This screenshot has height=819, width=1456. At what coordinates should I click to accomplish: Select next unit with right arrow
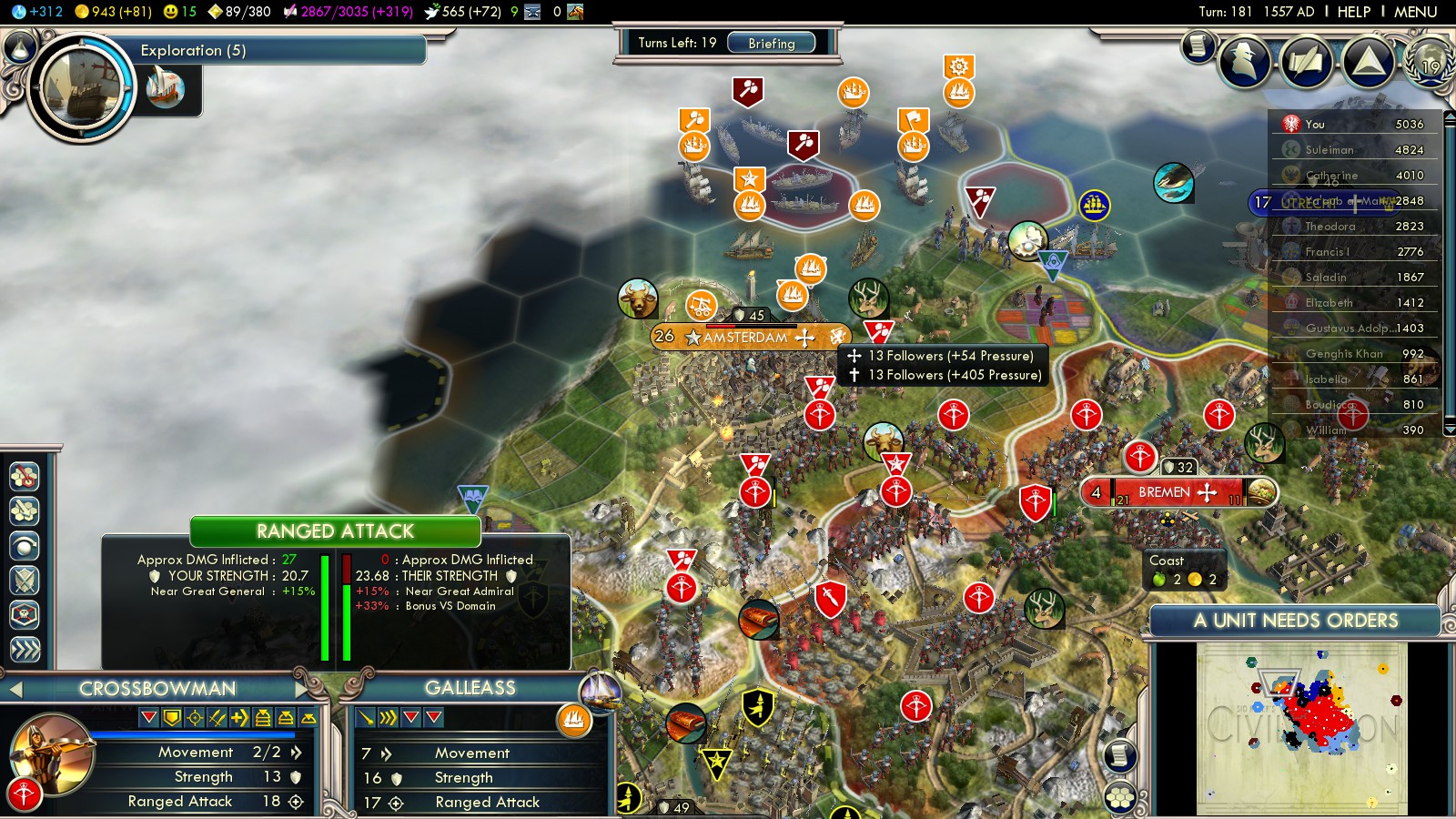[x=302, y=690]
